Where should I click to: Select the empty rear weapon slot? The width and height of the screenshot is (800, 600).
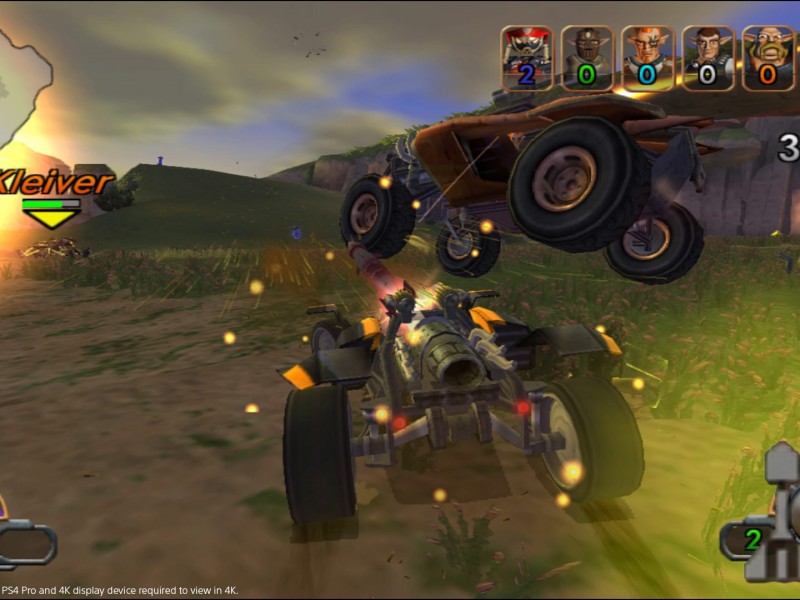[25, 545]
